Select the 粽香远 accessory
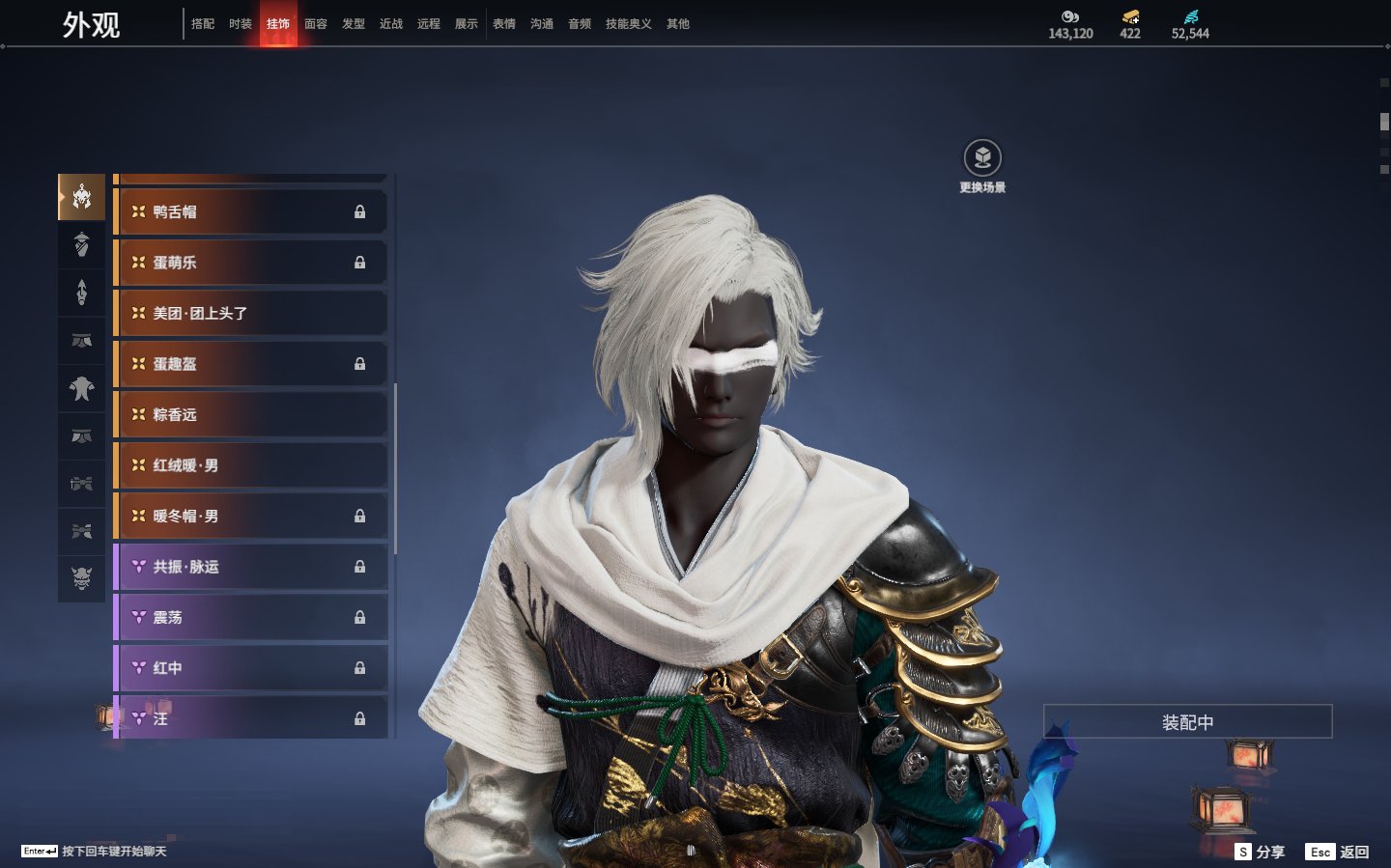This screenshot has width=1391, height=868. (251, 414)
